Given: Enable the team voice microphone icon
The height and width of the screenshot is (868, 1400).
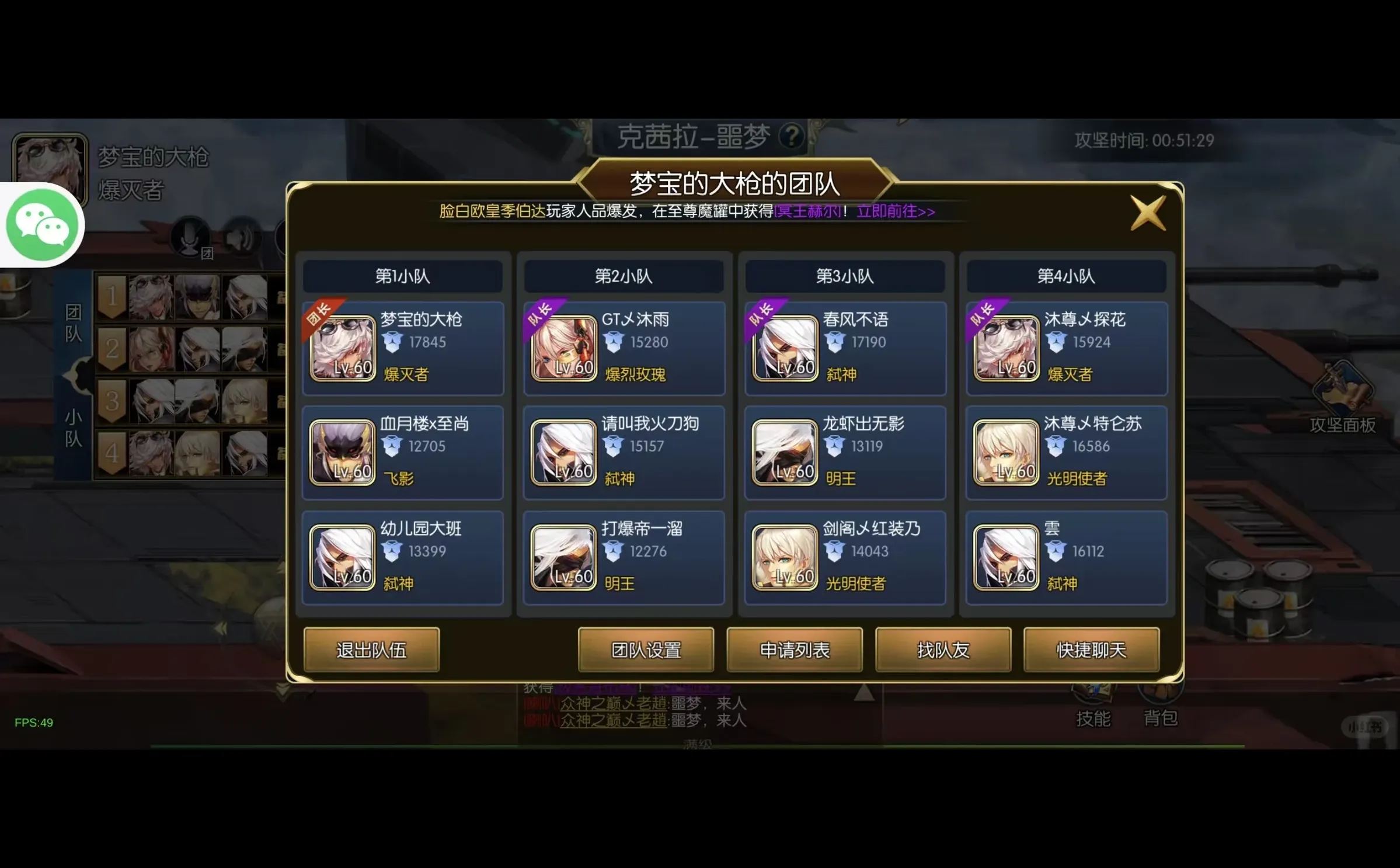Looking at the screenshot, I should coord(190,237).
